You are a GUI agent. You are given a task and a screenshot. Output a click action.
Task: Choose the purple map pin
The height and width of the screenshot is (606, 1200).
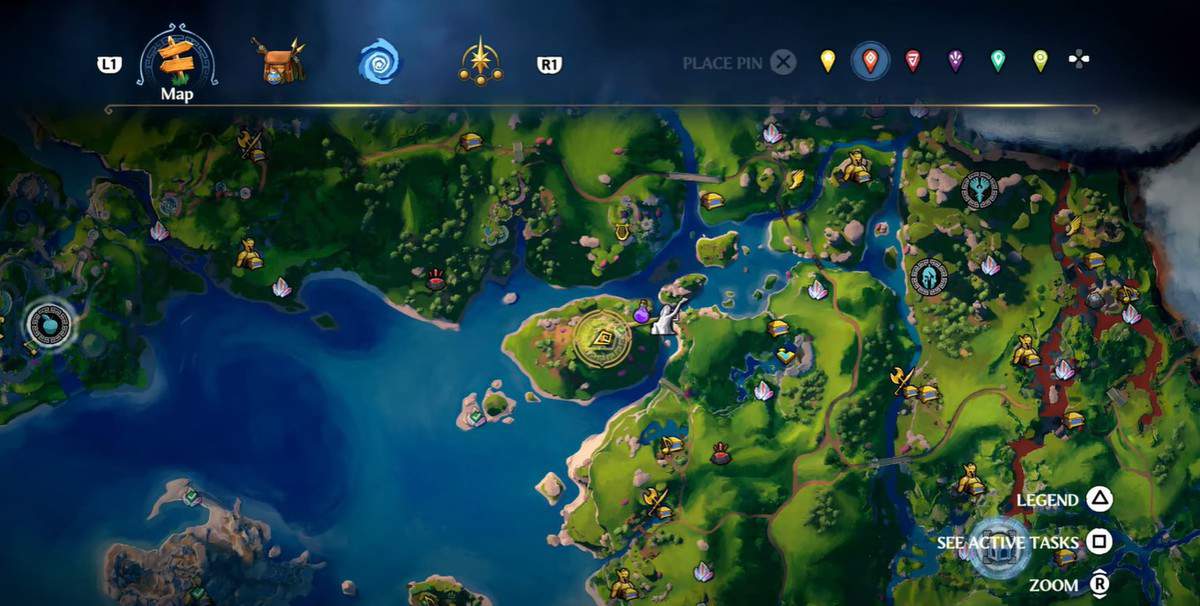pyautogui.click(x=955, y=61)
